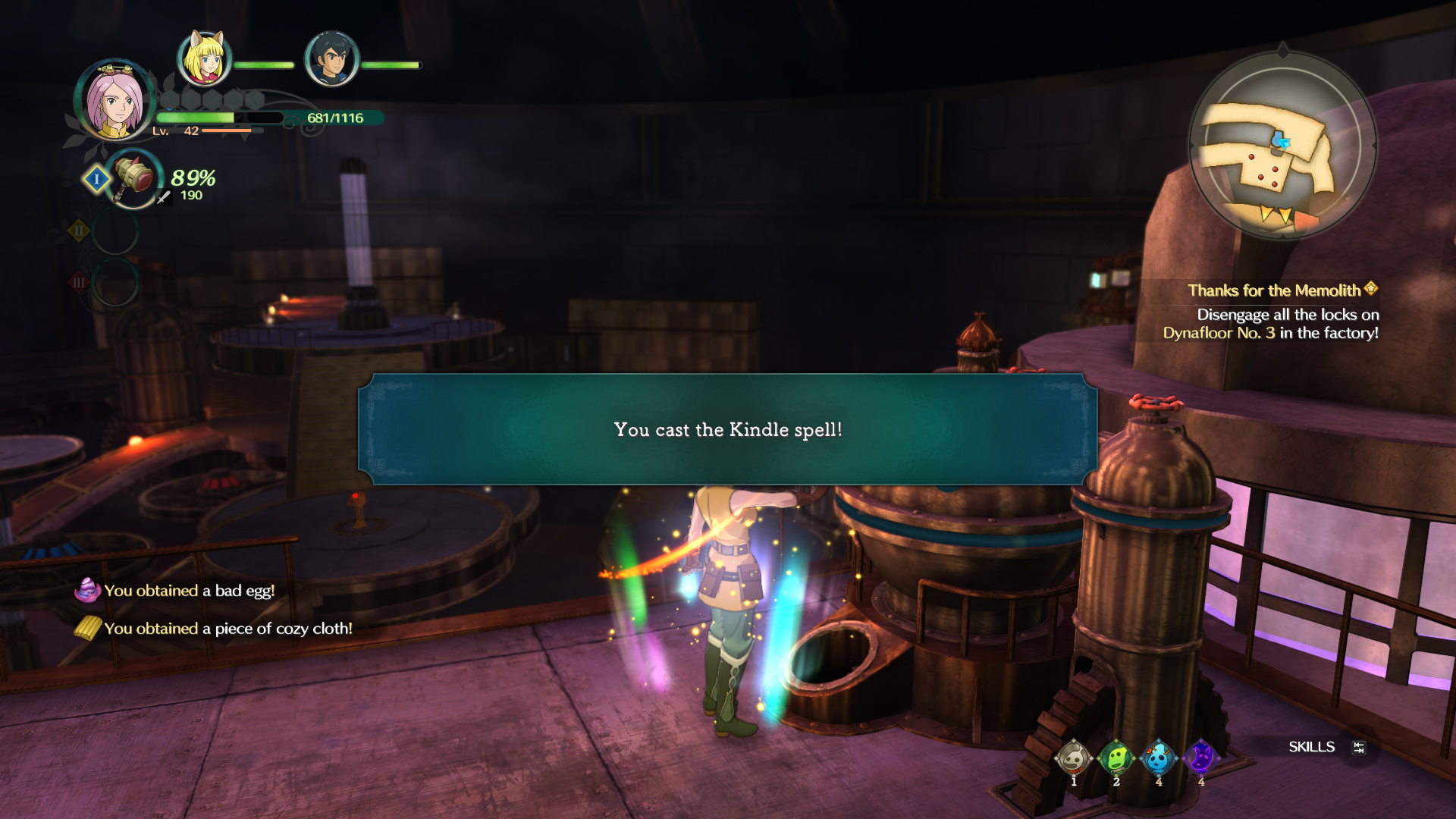Select the white higgledy icon numbered 1
This screenshot has width=1456, height=819.
click(1073, 758)
